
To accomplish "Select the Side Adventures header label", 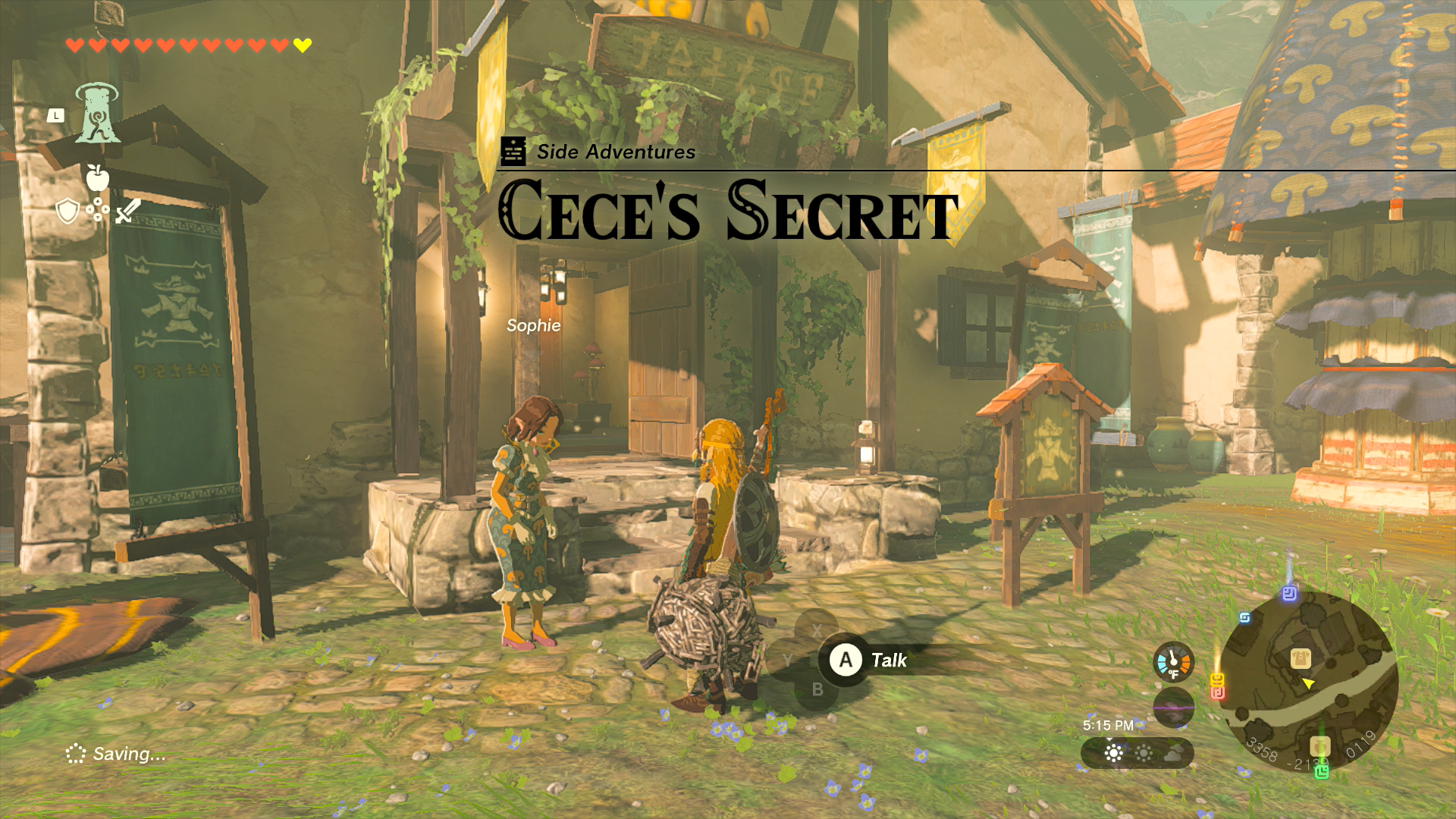I will [x=616, y=151].
